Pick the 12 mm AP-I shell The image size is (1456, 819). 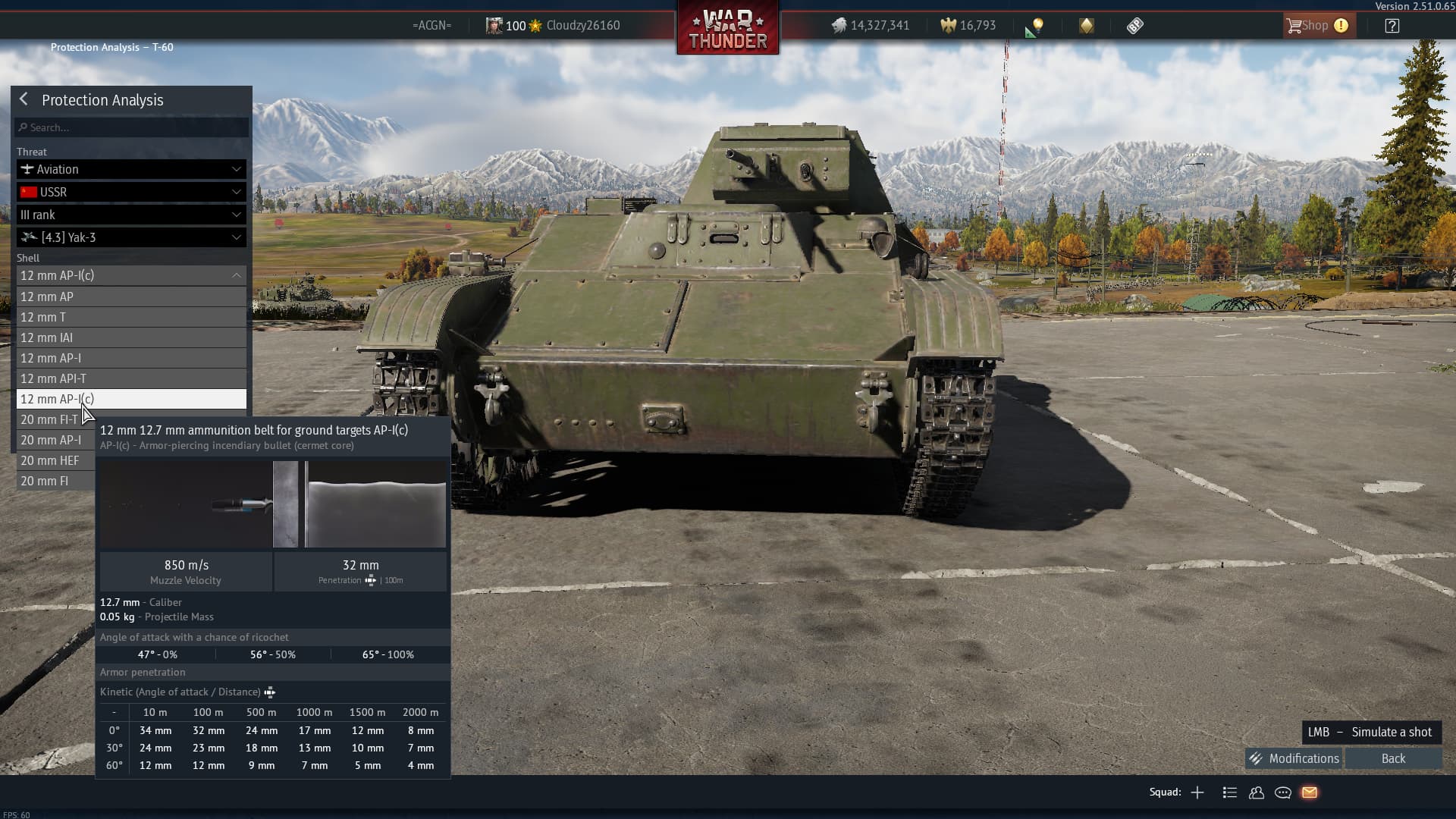131,358
